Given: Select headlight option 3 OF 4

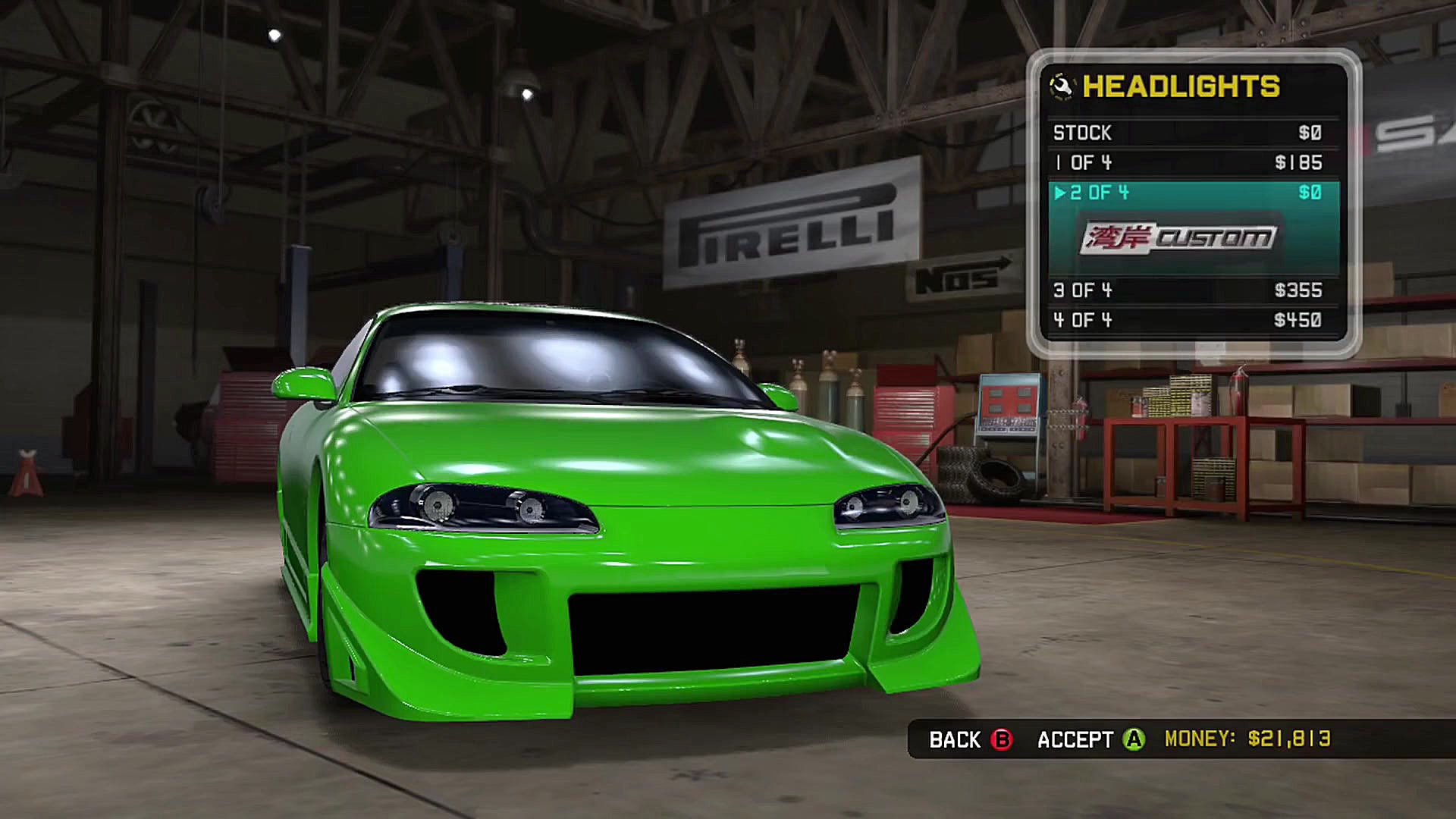Looking at the screenshot, I should point(1082,290).
